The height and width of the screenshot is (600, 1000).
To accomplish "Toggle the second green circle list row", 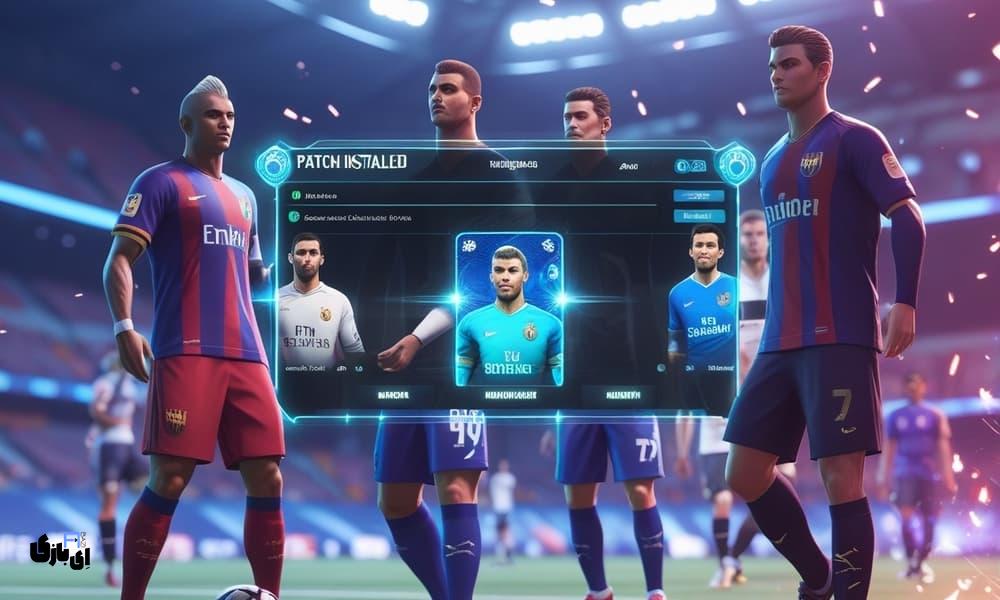I will [295, 216].
